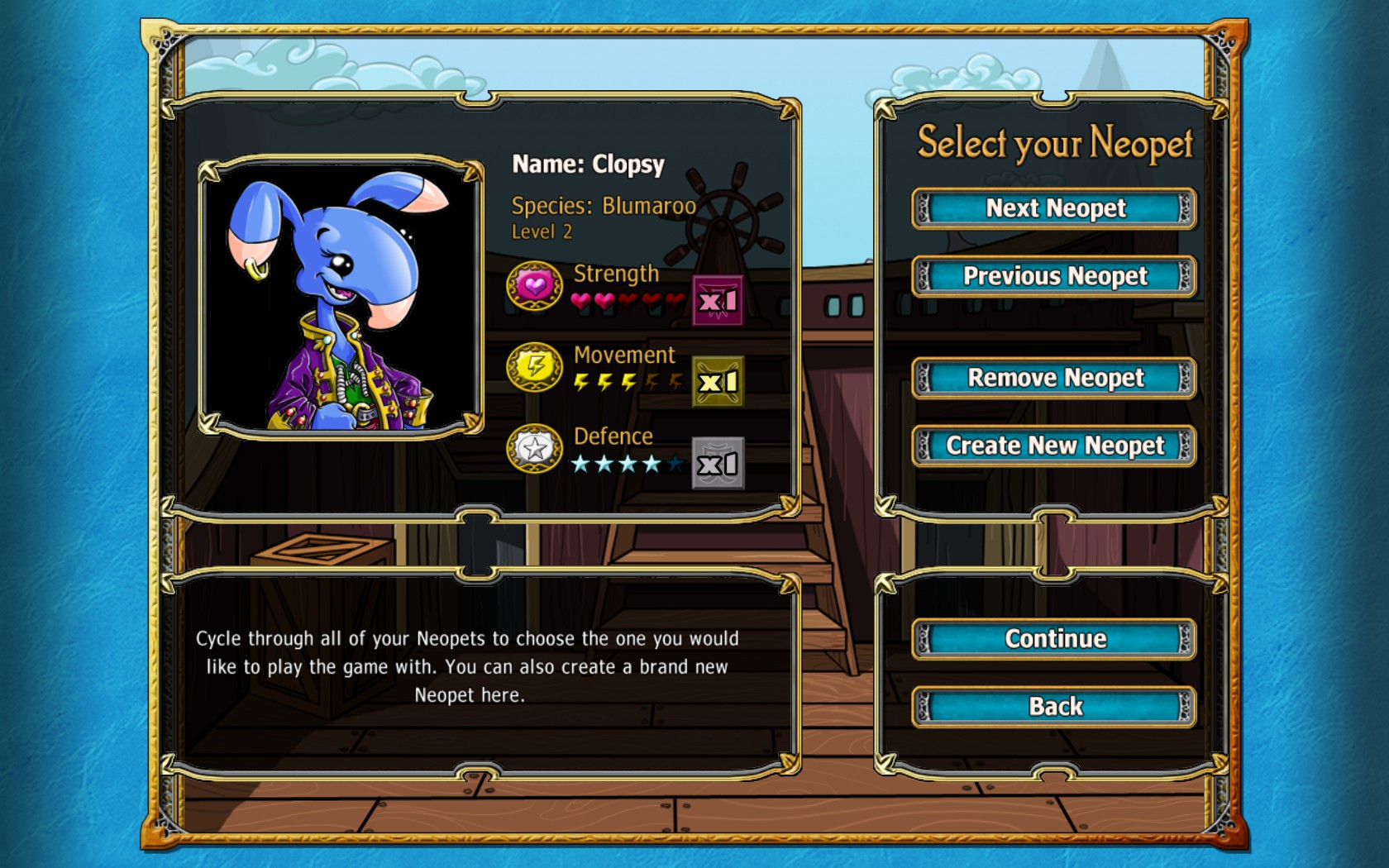Select Previous Neopet

click(1052, 277)
